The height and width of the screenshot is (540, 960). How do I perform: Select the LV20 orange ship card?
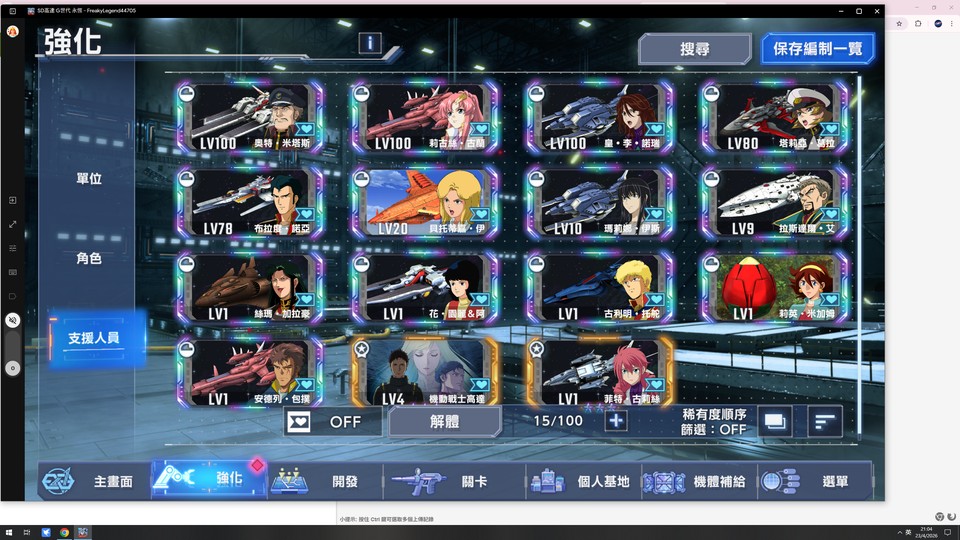[x=425, y=203]
